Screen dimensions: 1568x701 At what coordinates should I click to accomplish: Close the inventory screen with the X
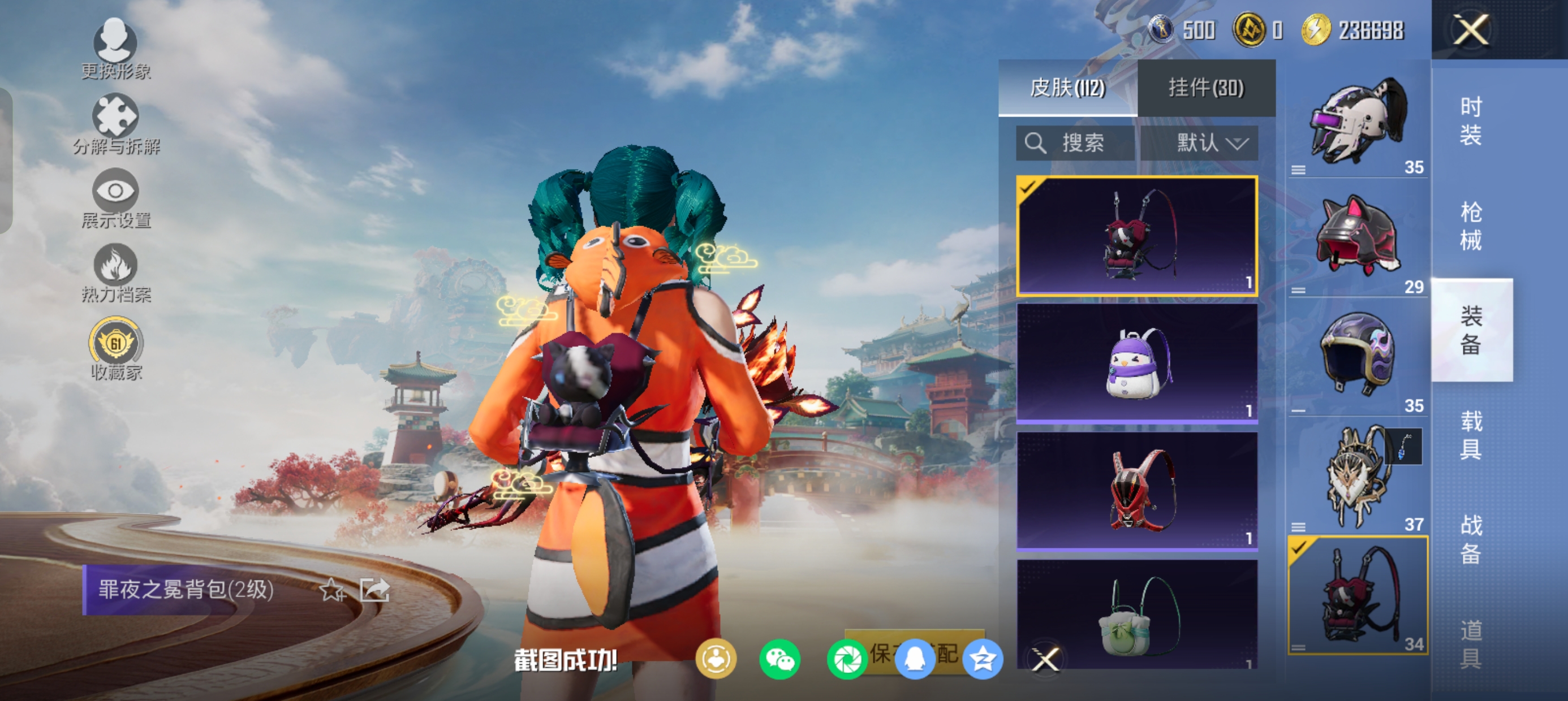click(1471, 29)
